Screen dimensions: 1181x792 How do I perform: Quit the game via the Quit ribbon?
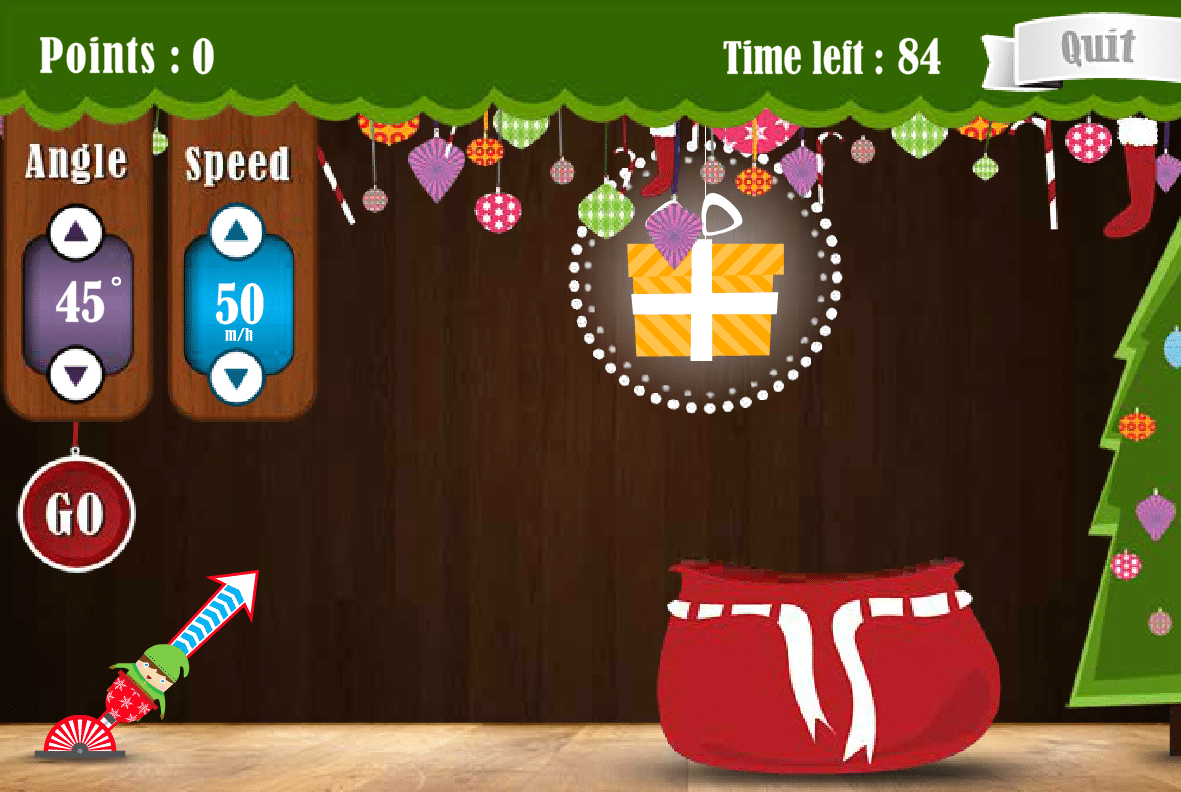[1097, 48]
